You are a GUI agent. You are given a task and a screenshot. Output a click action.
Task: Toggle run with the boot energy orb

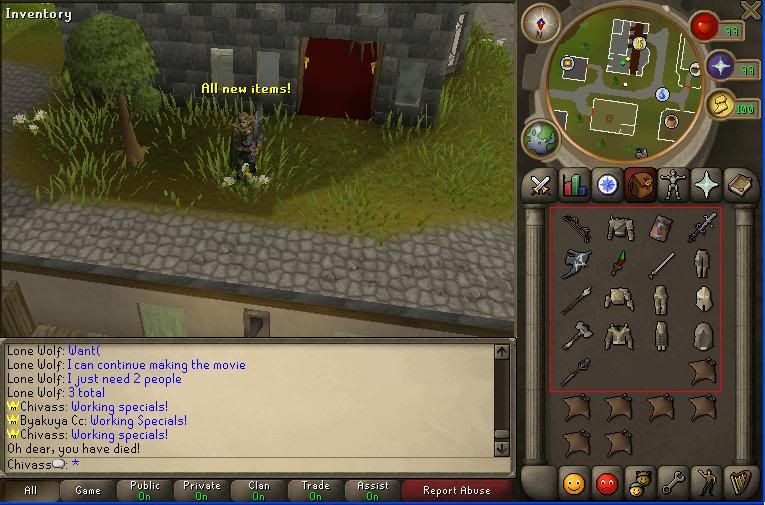point(719,104)
